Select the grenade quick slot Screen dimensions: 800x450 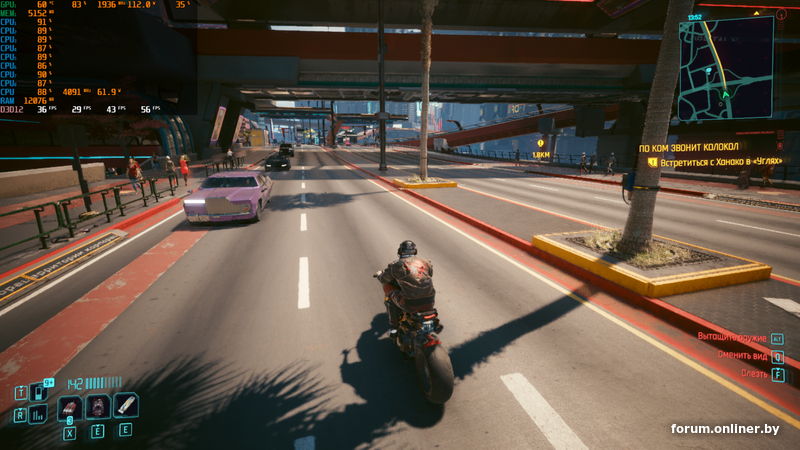70,407
